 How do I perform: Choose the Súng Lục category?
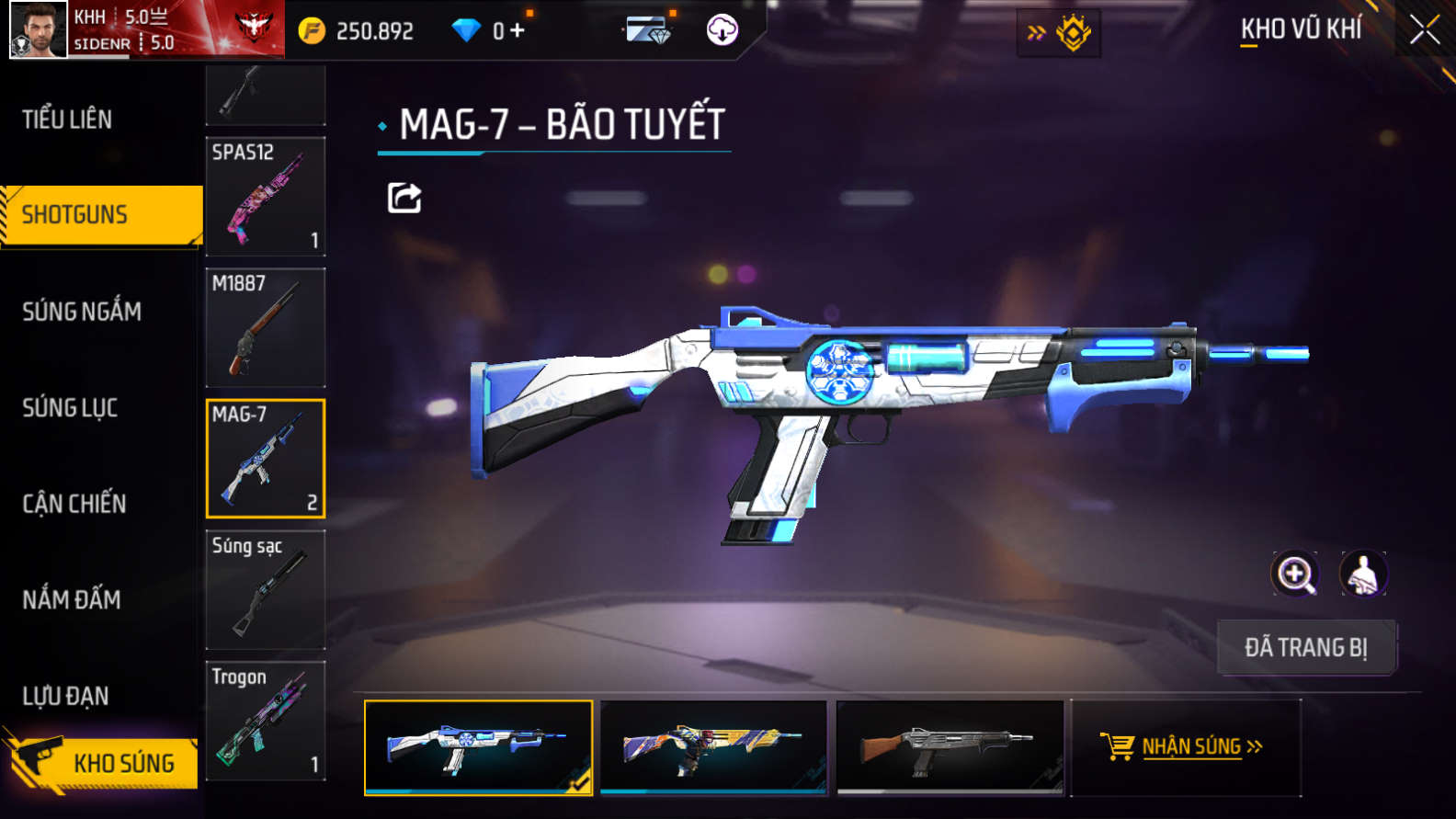coord(70,408)
